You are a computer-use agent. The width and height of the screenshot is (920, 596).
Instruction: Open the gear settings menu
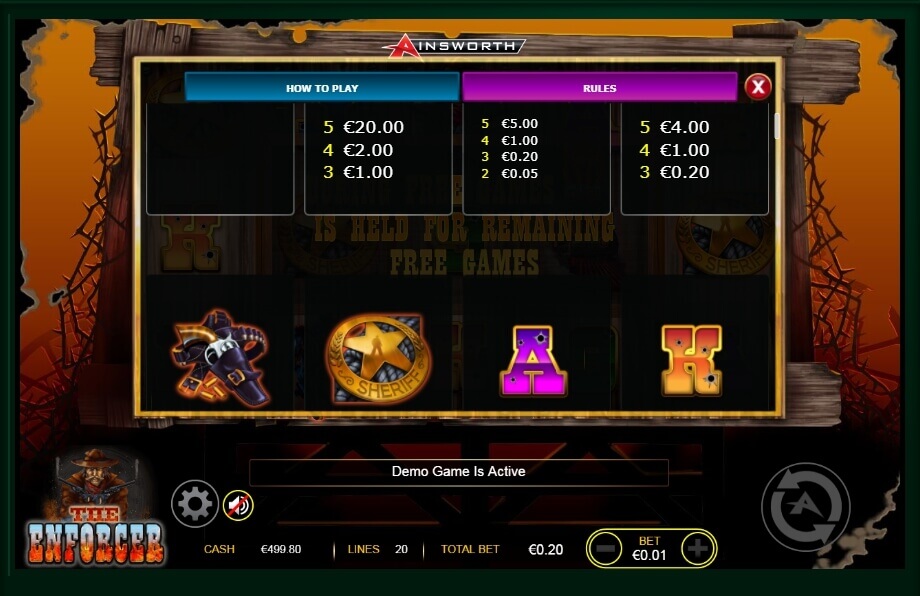click(x=194, y=504)
